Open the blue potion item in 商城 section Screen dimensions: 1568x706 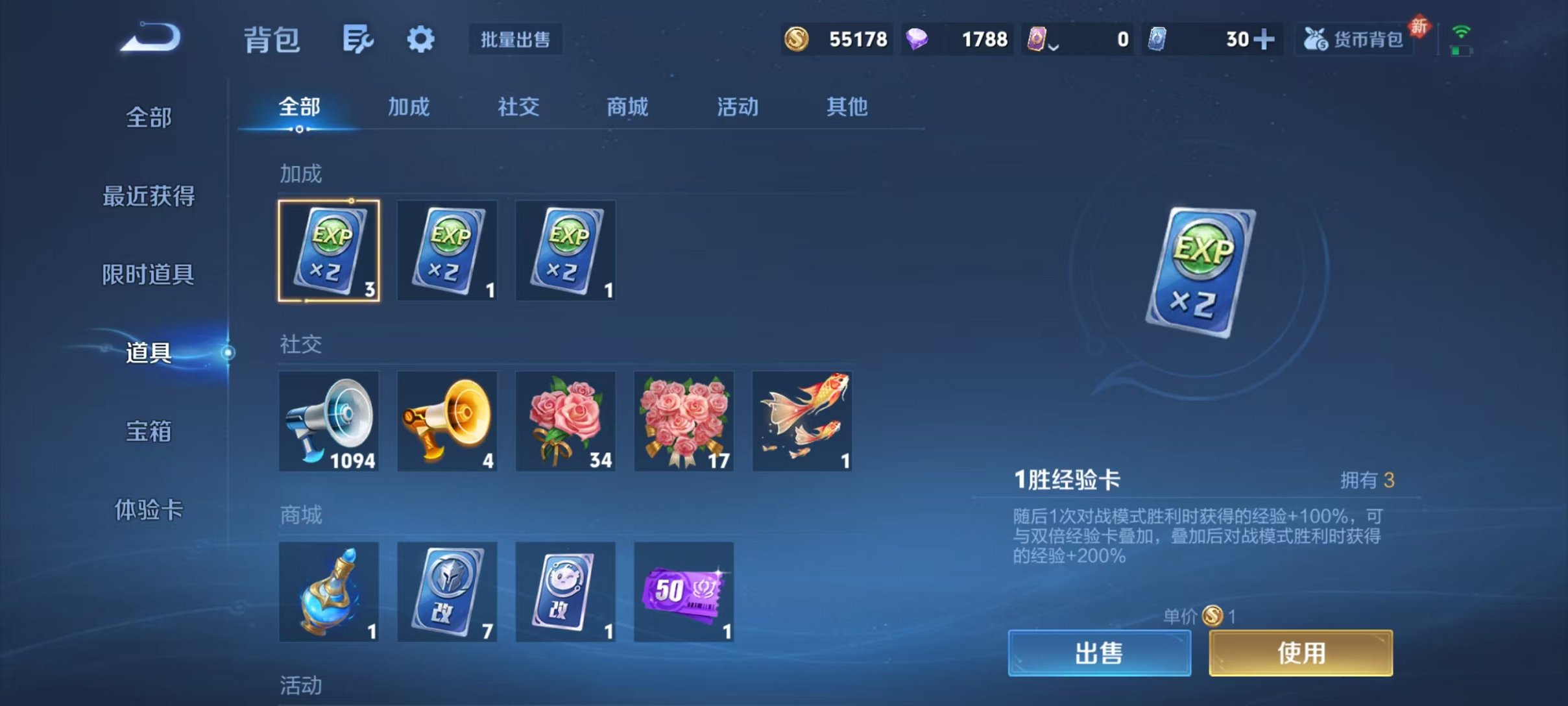[330, 591]
